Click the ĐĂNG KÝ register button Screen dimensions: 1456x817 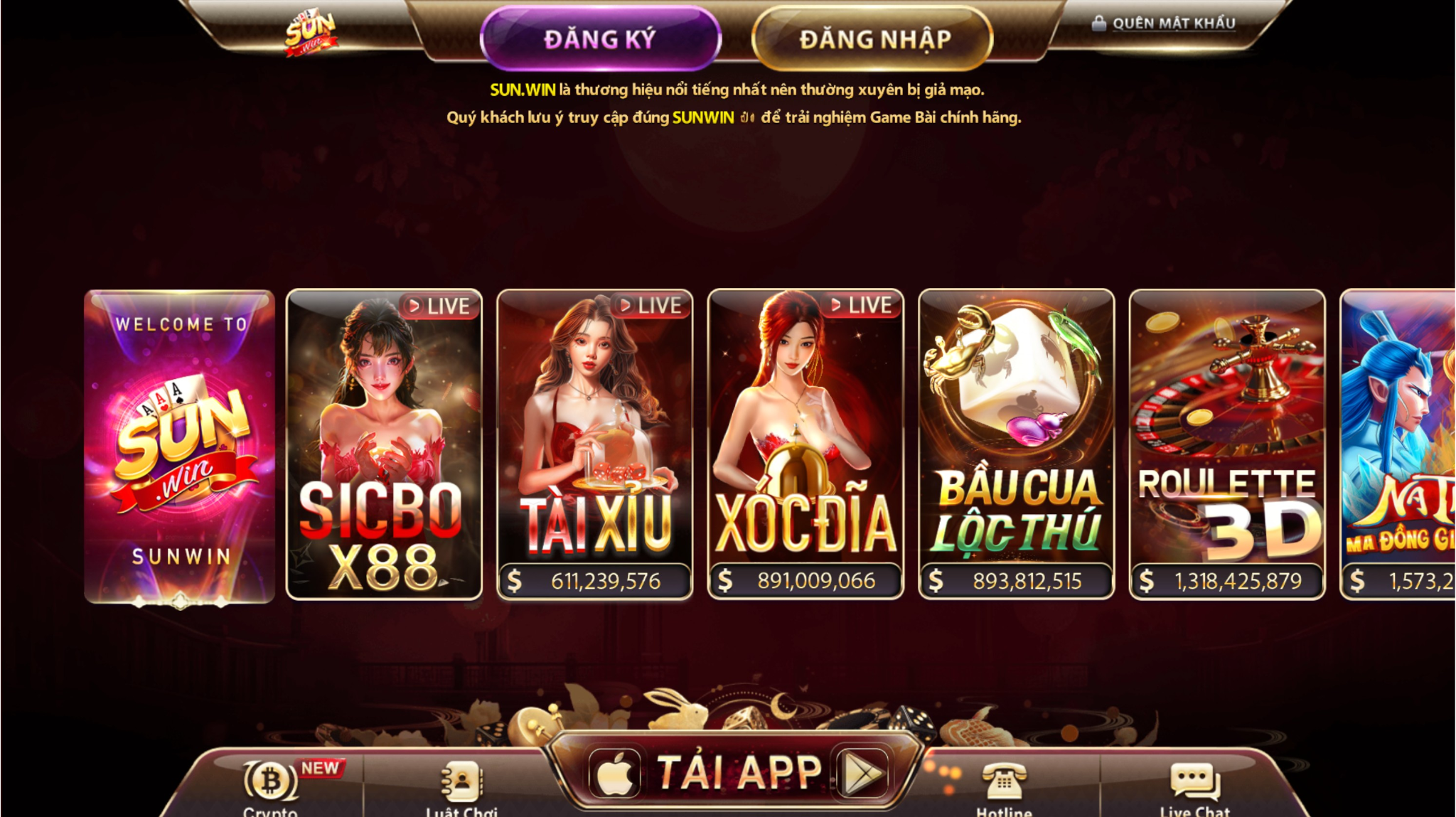[x=601, y=39]
